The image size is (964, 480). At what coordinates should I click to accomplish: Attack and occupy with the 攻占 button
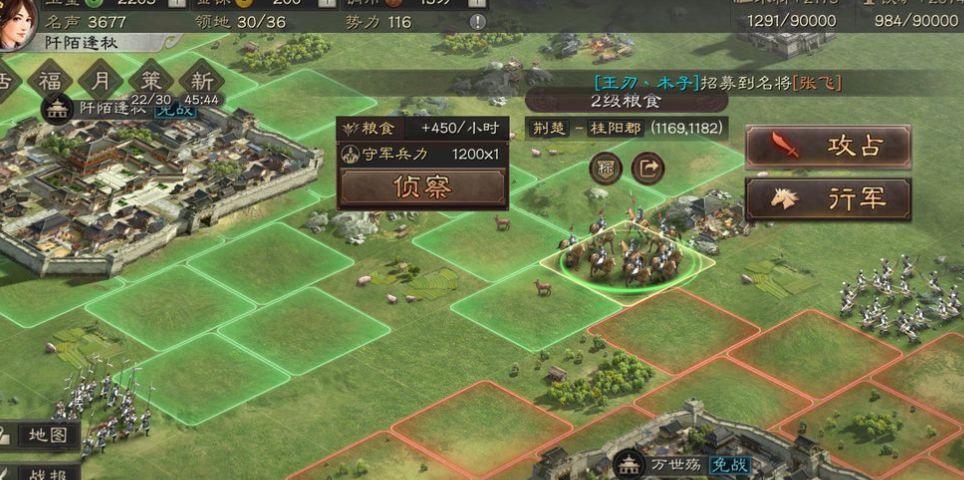(x=828, y=147)
